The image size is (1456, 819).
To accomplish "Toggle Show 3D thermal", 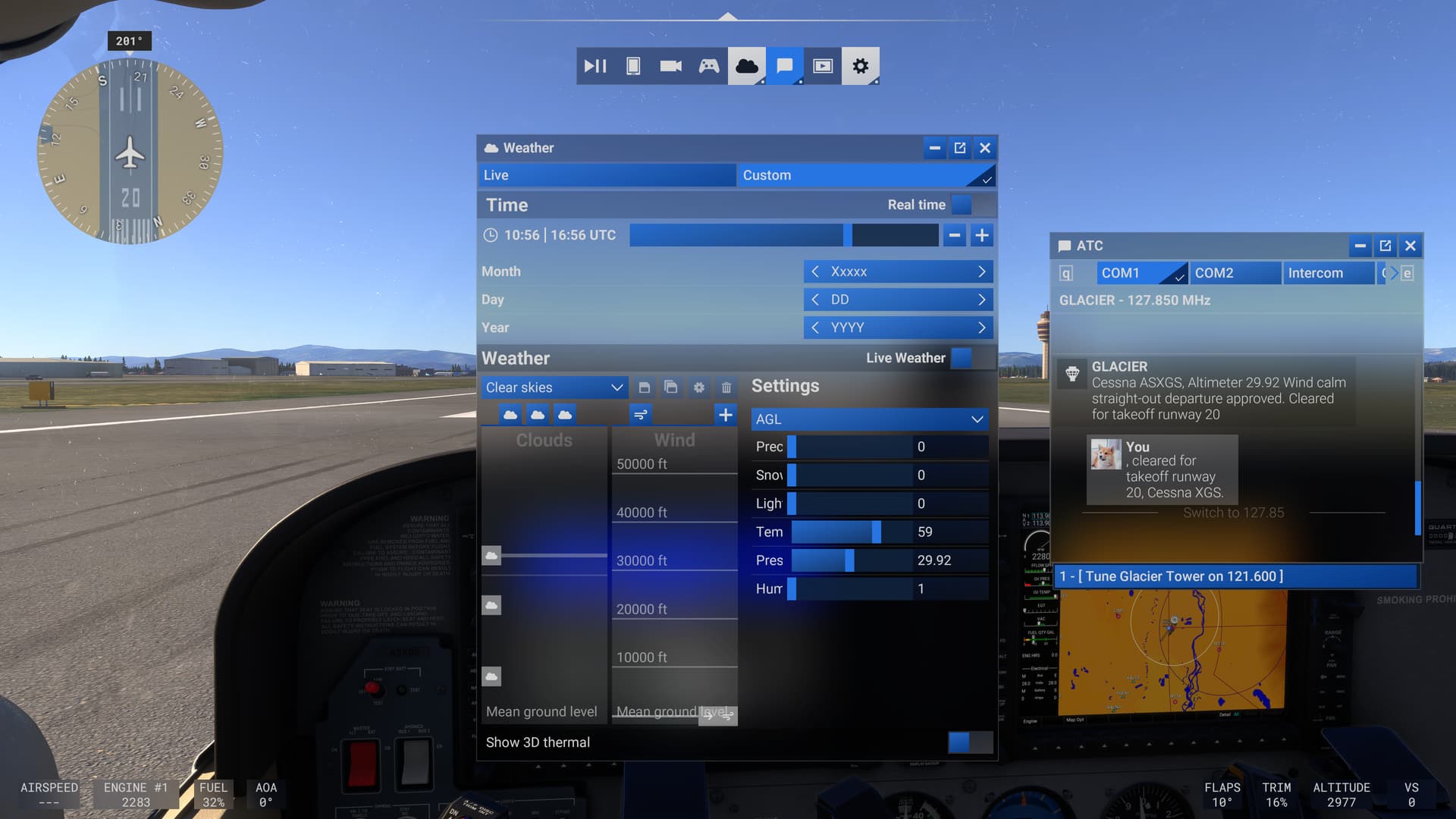I will (961, 742).
